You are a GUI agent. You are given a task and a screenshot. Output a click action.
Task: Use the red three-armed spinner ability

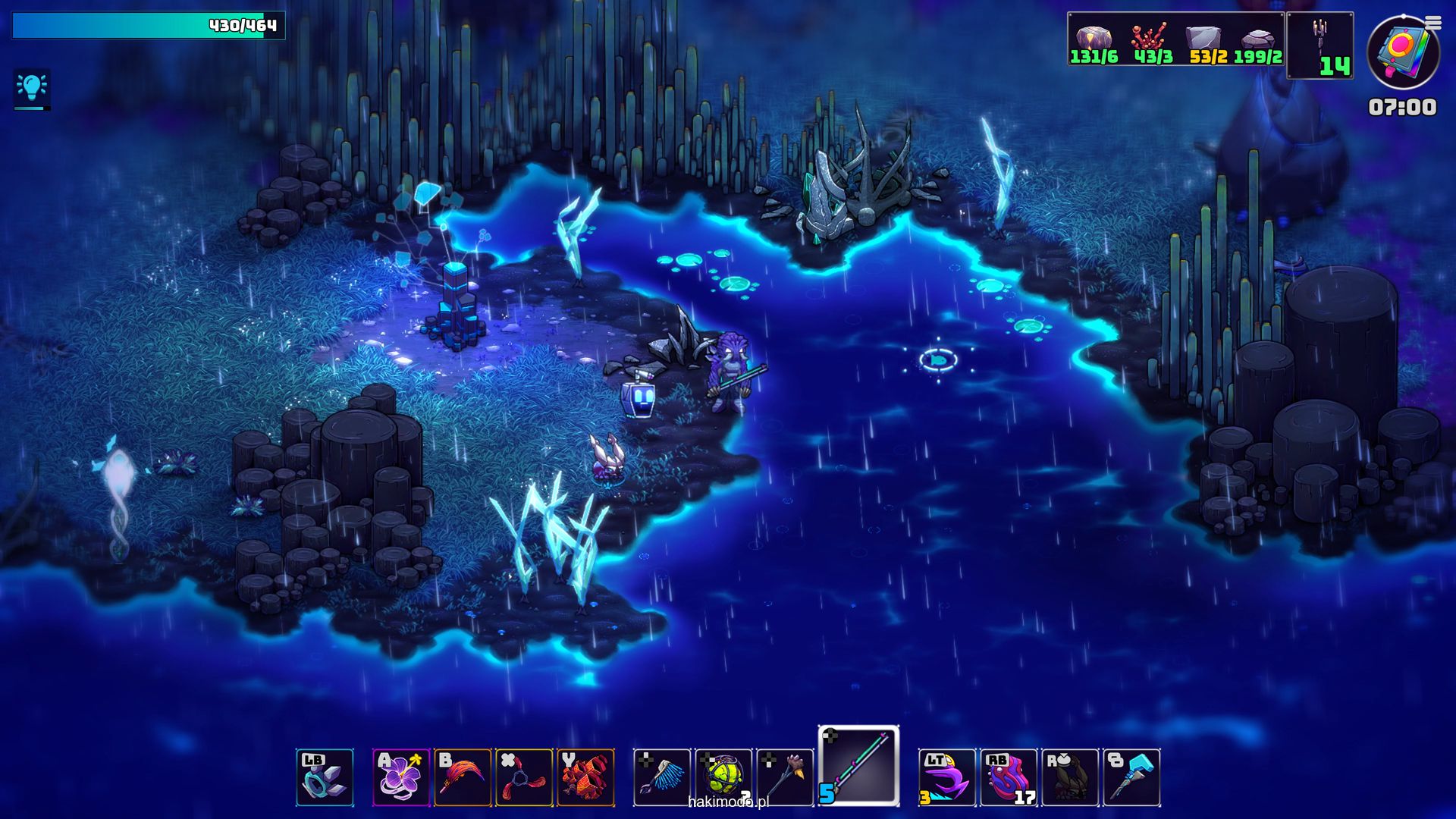524,777
